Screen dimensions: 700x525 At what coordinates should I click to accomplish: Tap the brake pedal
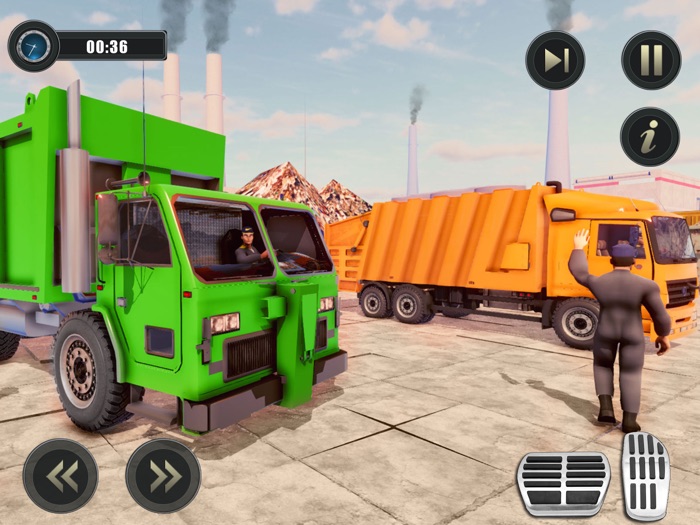tap(563, 484)
